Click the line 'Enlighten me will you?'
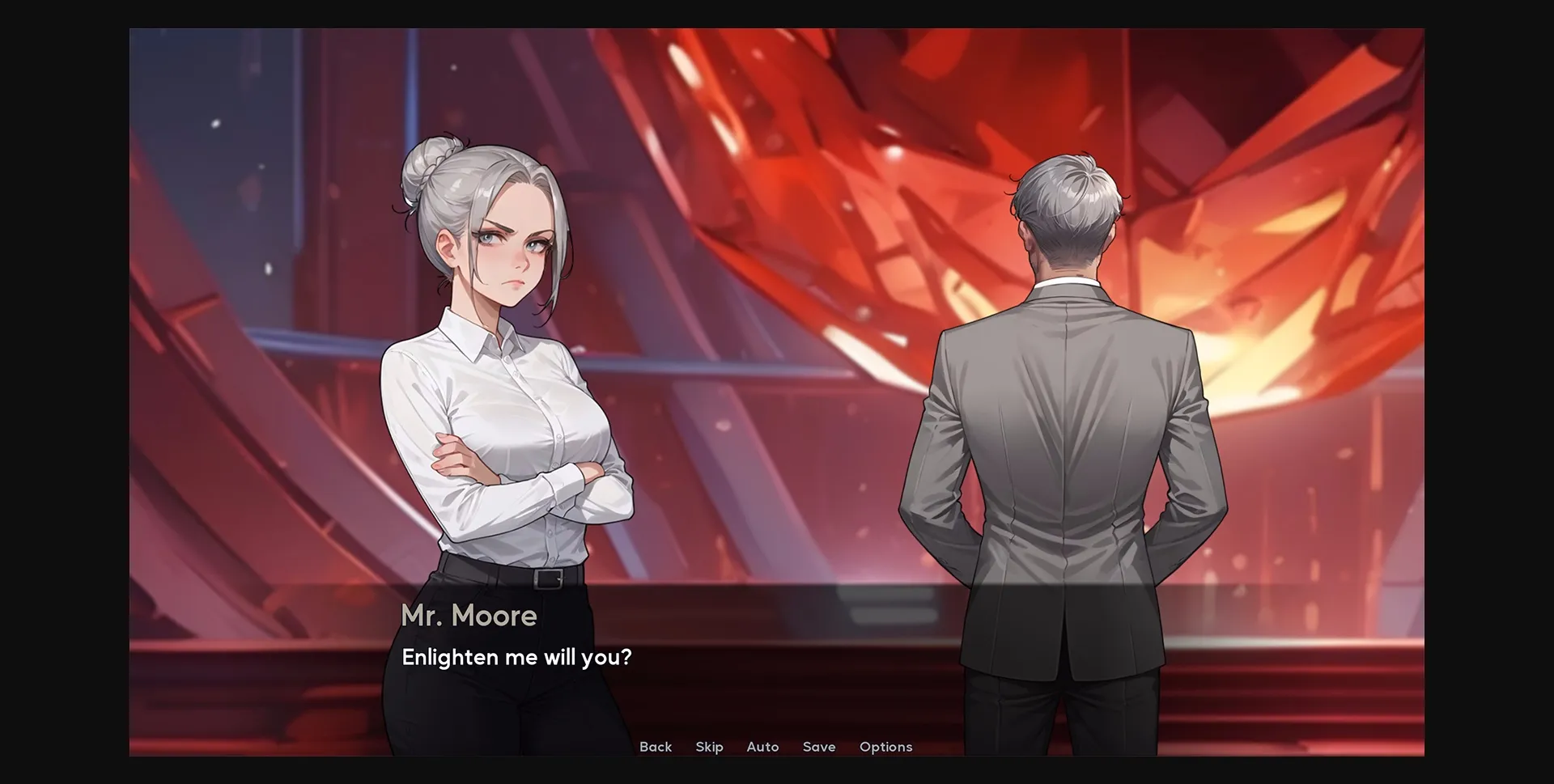The height and width of the screenshot is (784, 1554). [x=517, y=657]
